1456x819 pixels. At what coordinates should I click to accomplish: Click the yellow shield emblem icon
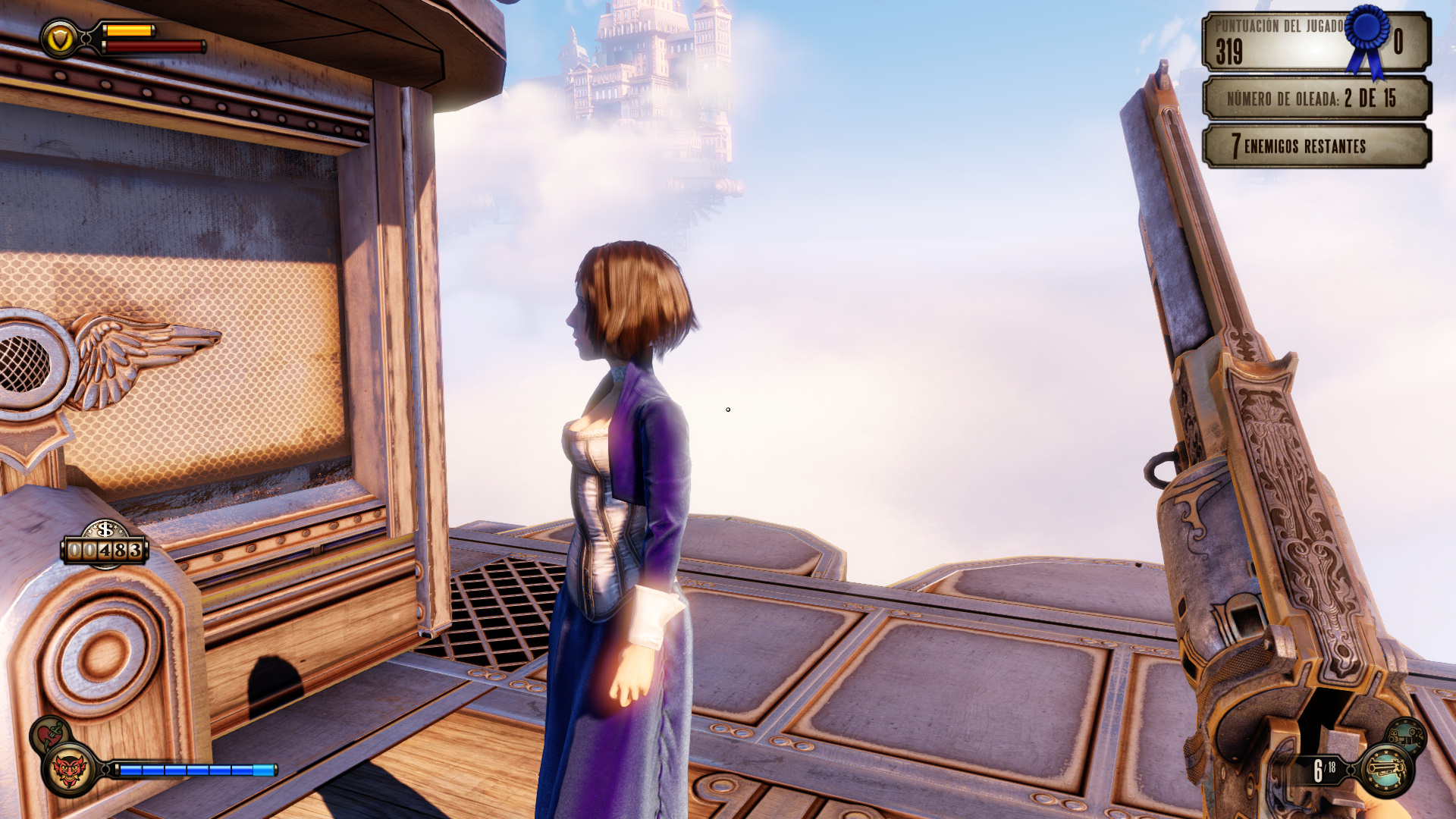tap(59, 38)
